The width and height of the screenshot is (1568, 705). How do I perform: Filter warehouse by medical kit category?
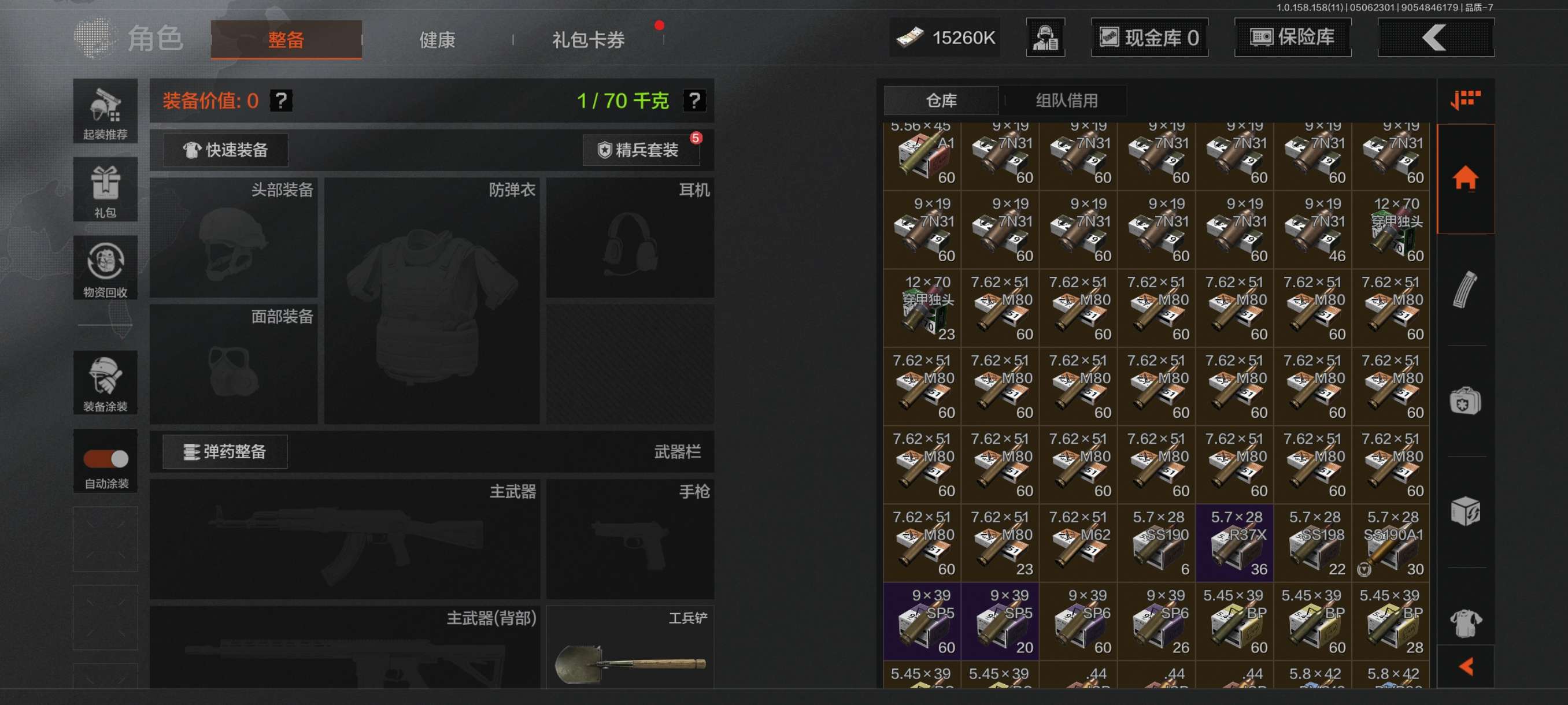click(1465, 402)
